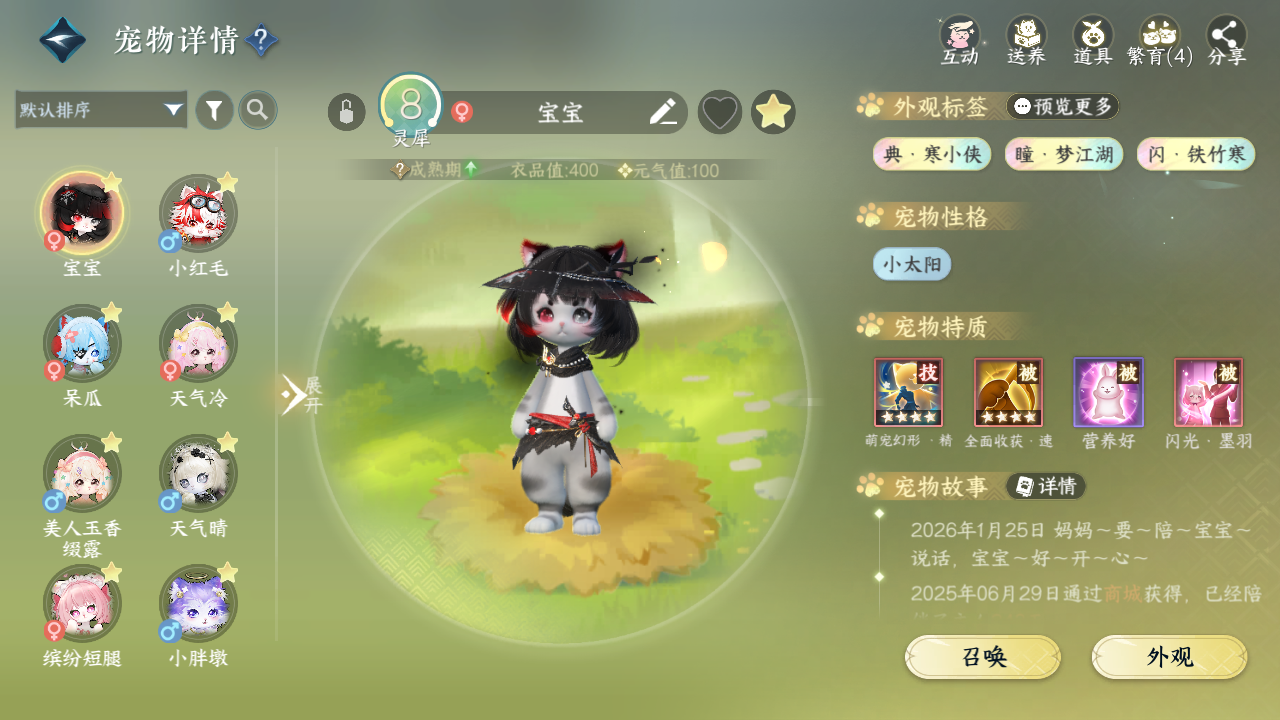The height and width of the screenshot is (720, 1280).
Task: Open the 互动 interaction menu
Action: [x=959, y=38]
